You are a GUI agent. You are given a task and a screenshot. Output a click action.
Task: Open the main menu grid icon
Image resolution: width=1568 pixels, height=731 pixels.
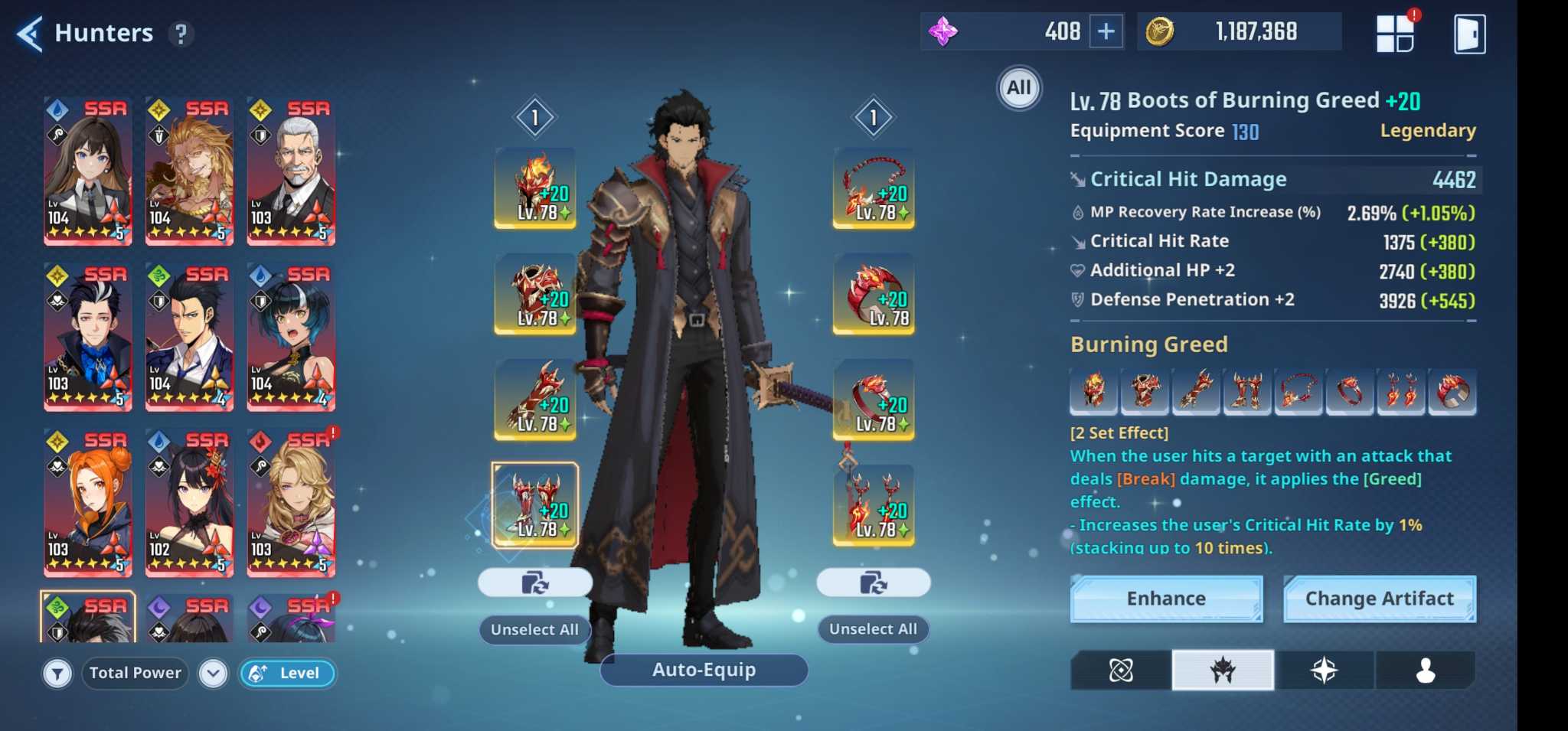click(x=1395, y=34)
